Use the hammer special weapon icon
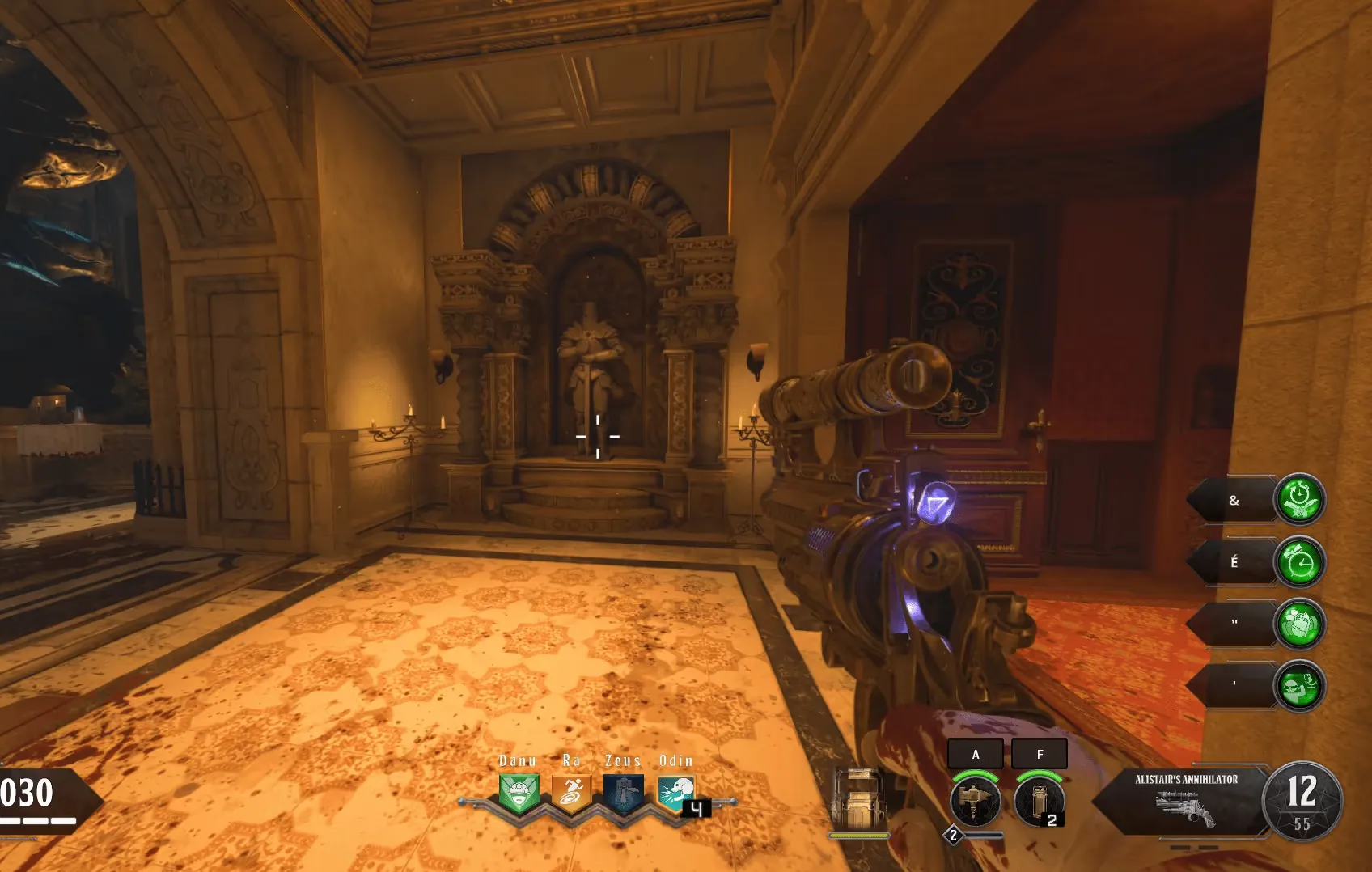Image resolution: width=1372 pixels, height=872 pixels. (975, 800)
